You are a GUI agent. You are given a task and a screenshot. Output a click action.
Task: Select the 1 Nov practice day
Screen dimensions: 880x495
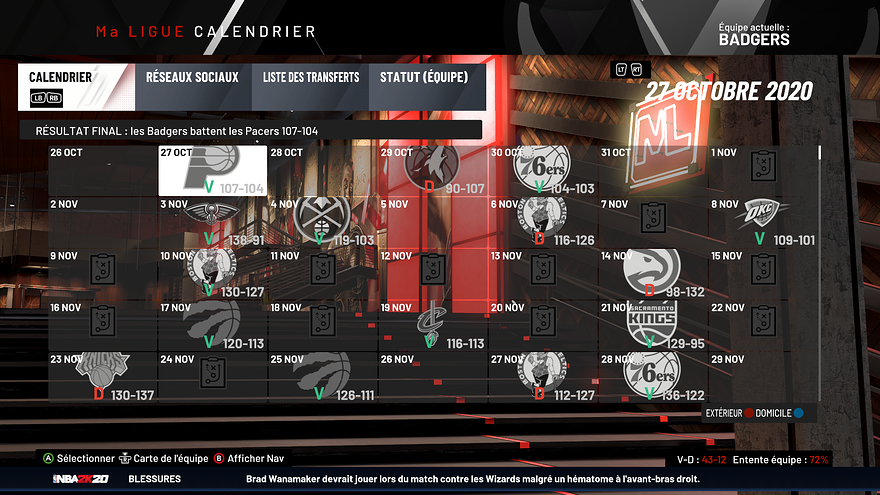point(762,170)
